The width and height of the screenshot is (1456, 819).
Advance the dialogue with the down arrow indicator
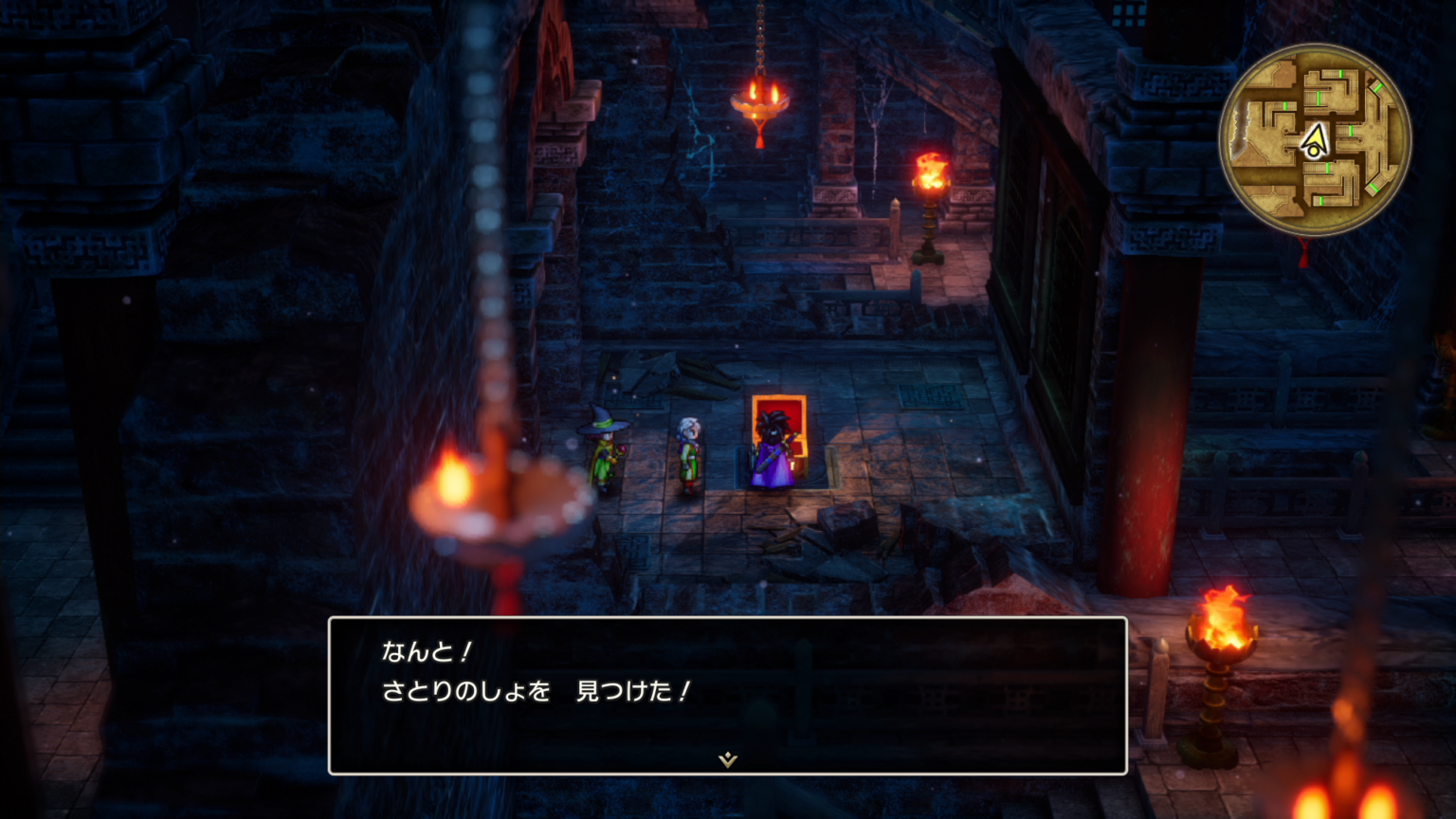[x=726, y=758]
